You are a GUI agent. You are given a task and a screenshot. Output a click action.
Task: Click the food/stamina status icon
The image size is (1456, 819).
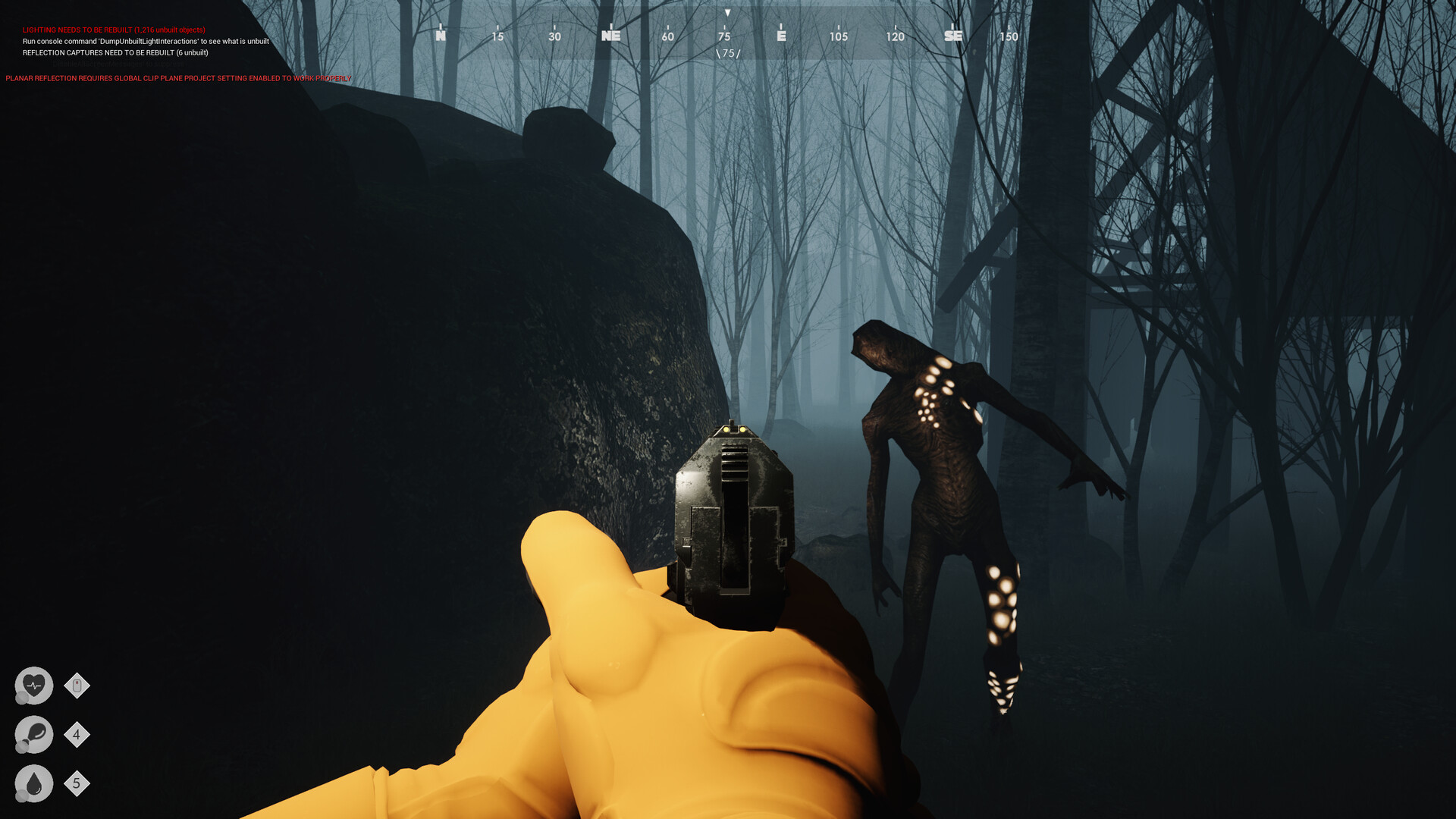(33, 735)
